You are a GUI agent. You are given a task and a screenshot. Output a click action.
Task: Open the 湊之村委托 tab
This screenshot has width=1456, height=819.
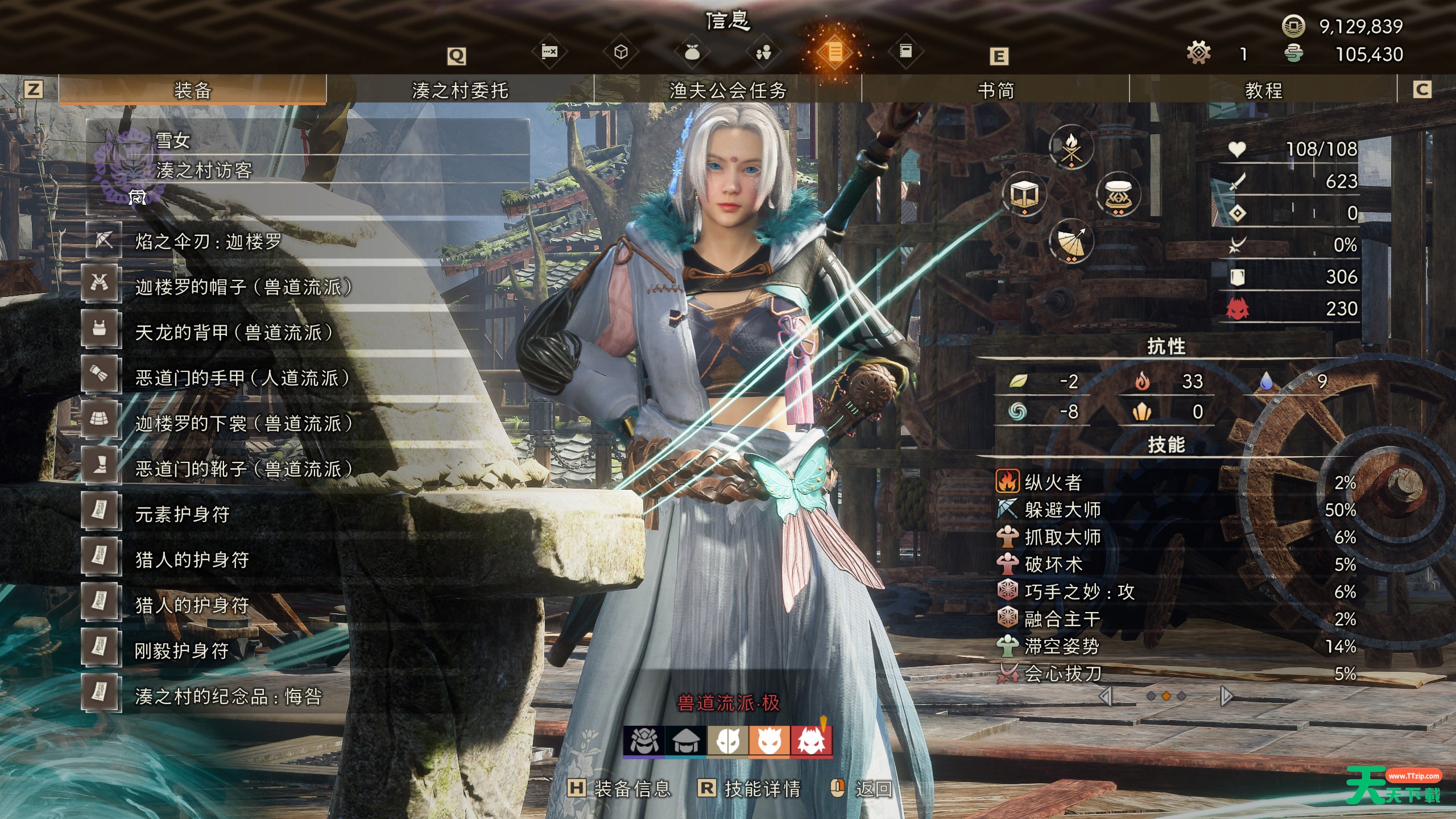[460, 90]
